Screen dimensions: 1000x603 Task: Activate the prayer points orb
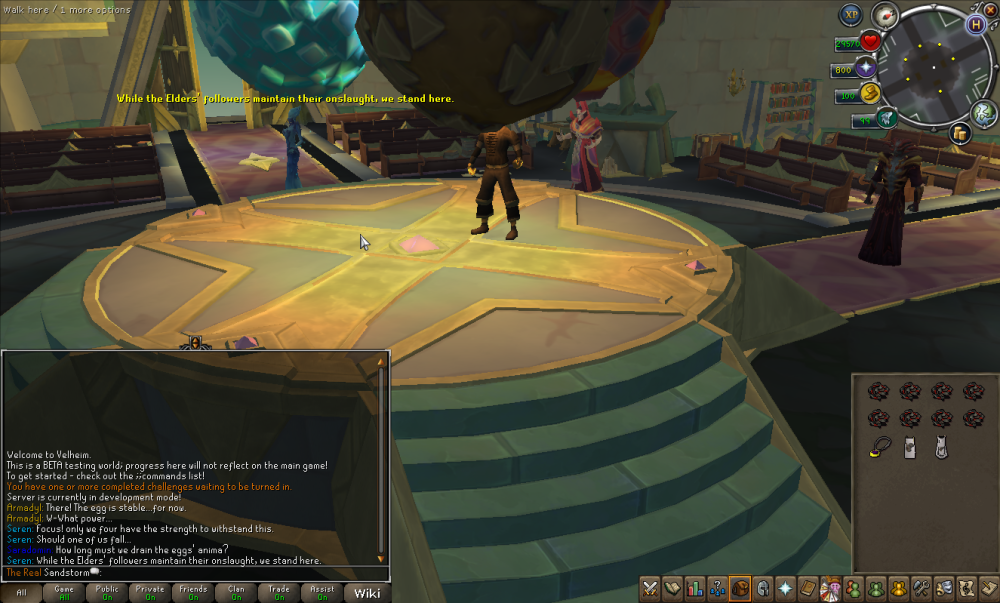(866, 69)
